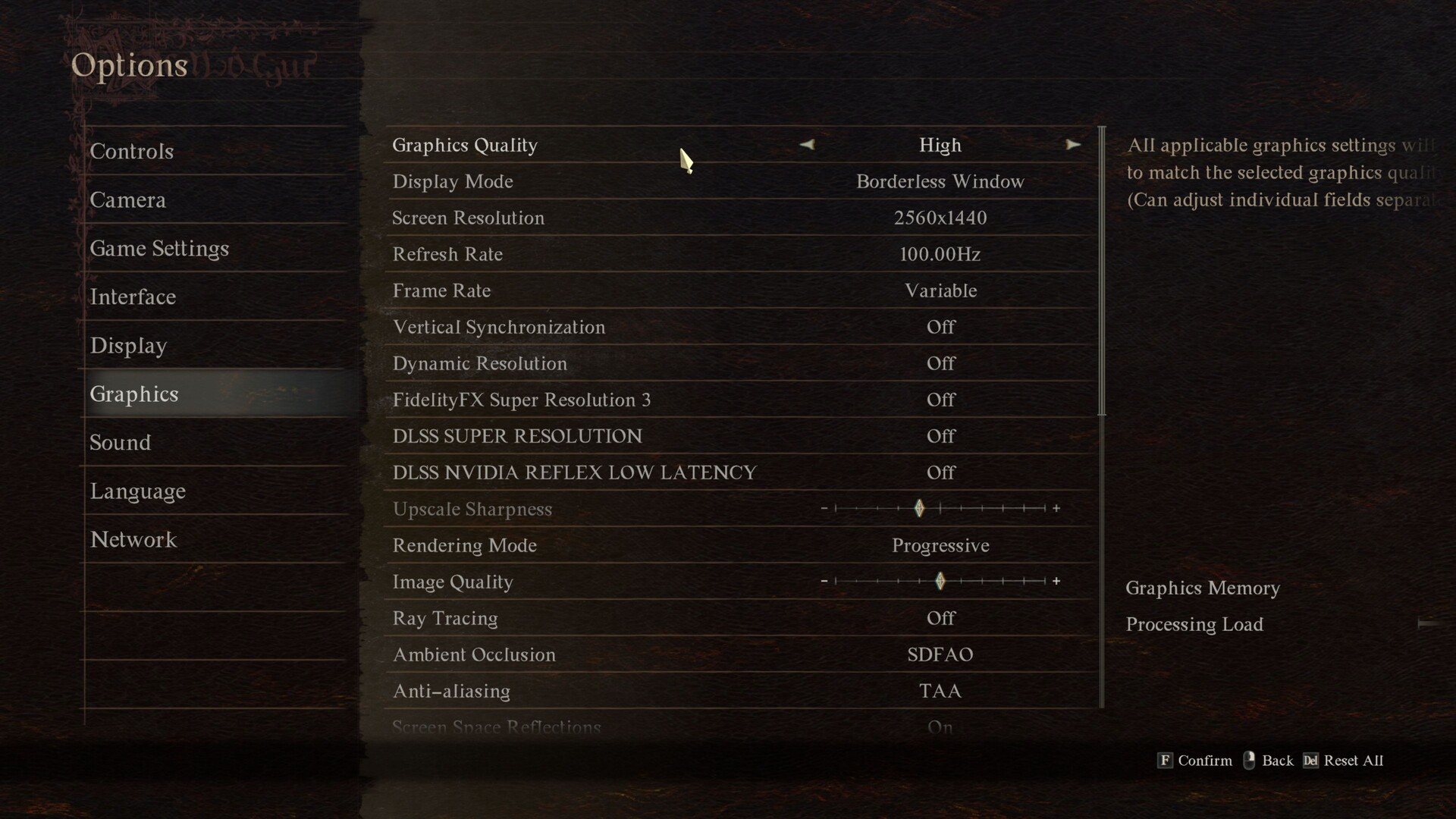The height and width of the screenshot is (819, 1456).
Task: Open Game Settings category
Action: 159,249
